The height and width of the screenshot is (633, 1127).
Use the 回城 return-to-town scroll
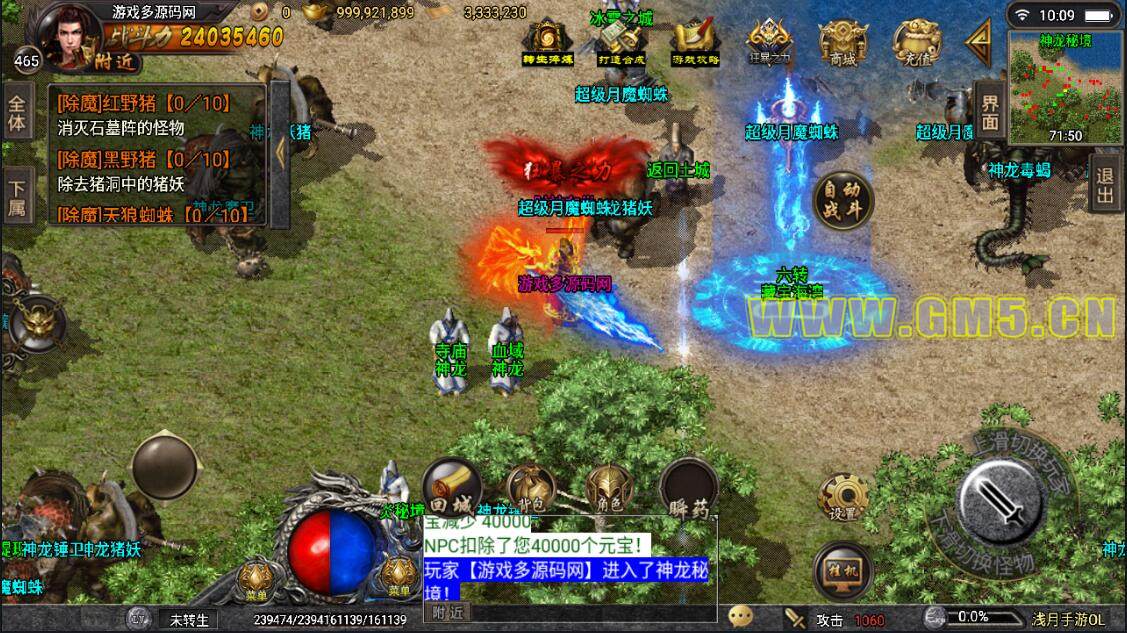coord(453,489)
